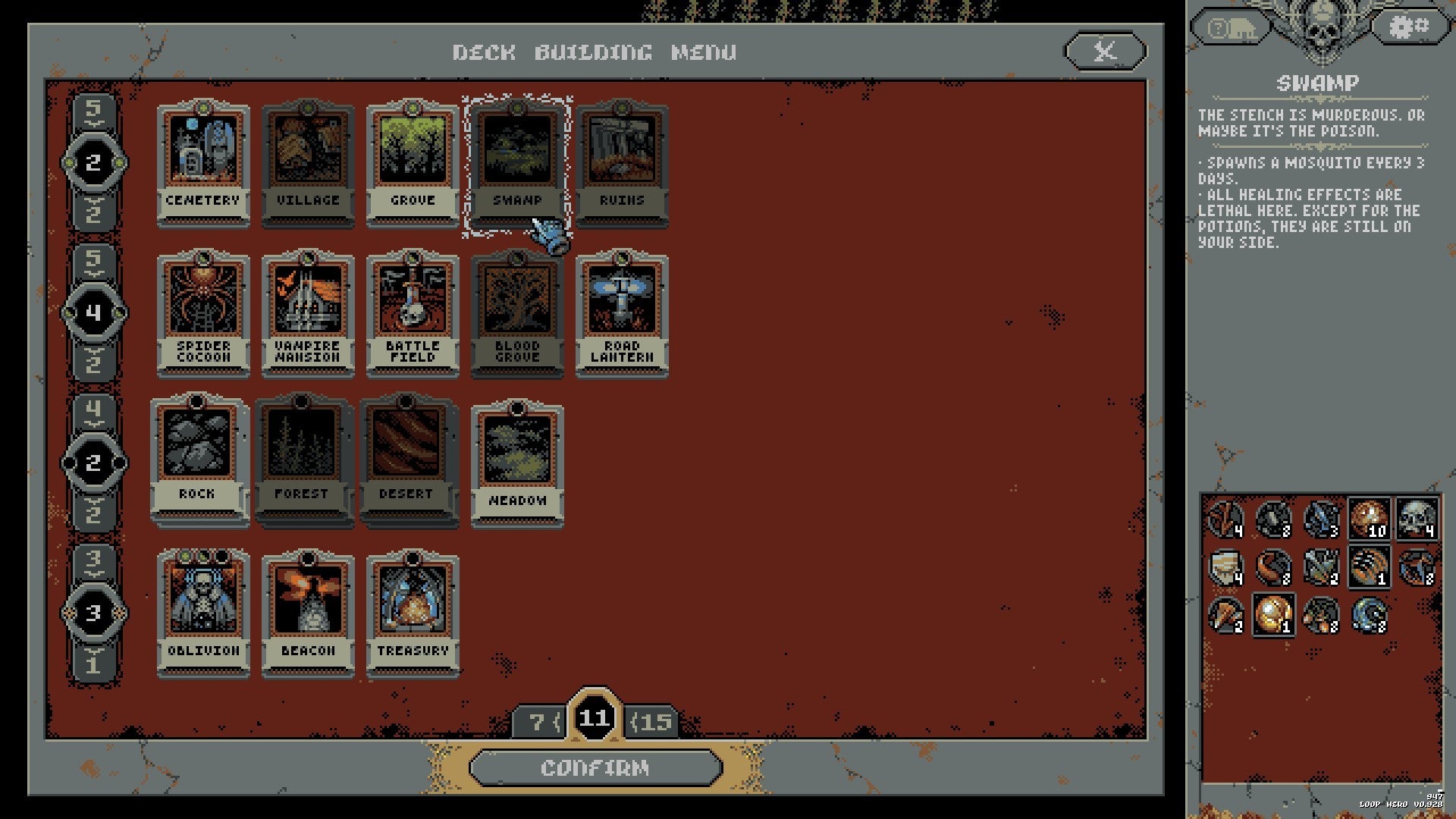The image size is (1456, 819).
Task: Select the Treasury card
Action: [413, 603]
